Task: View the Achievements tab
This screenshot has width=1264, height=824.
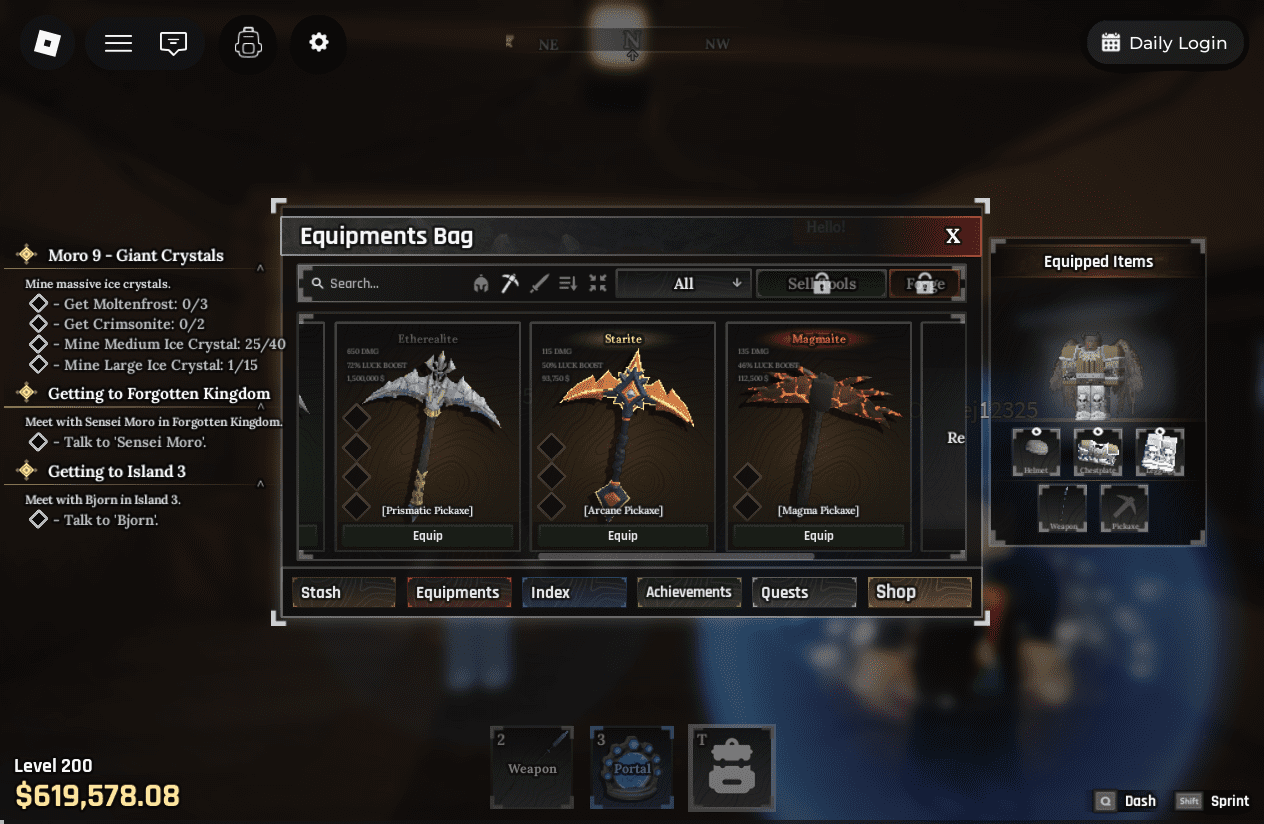Action: coord(689,592)
